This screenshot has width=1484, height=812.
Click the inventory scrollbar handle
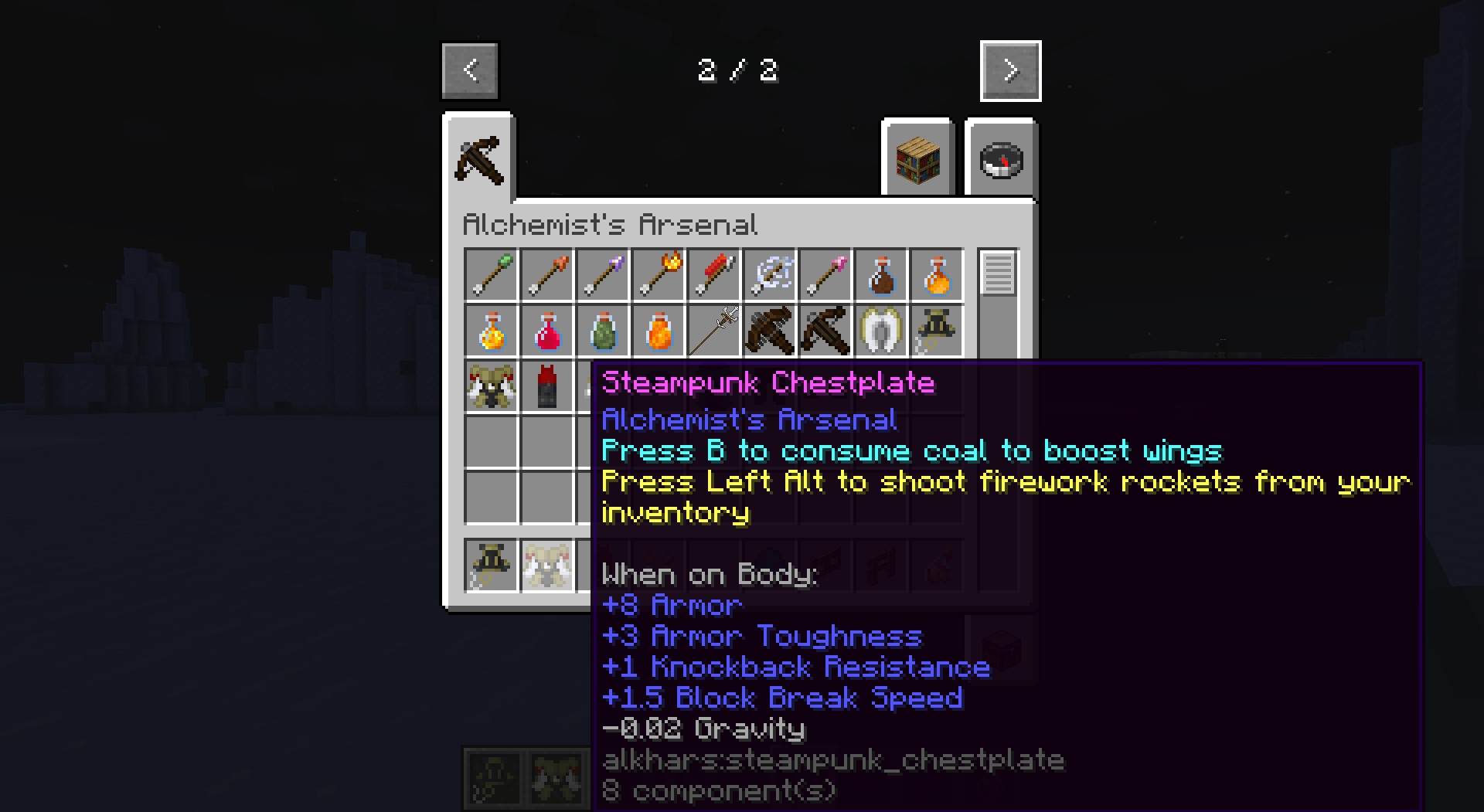pos(1000,274)
